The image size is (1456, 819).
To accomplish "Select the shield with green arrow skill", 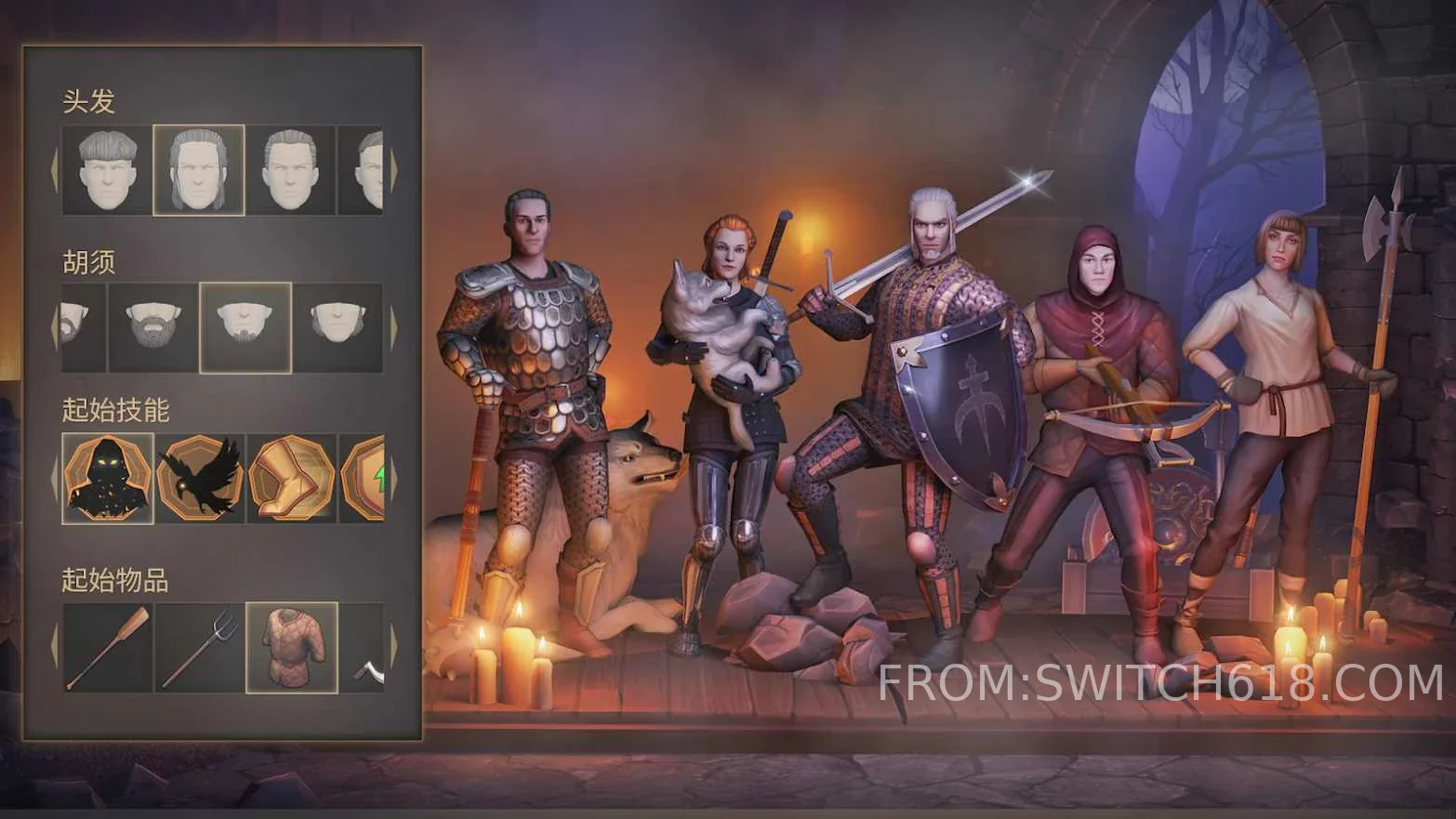I will [363, 479].
